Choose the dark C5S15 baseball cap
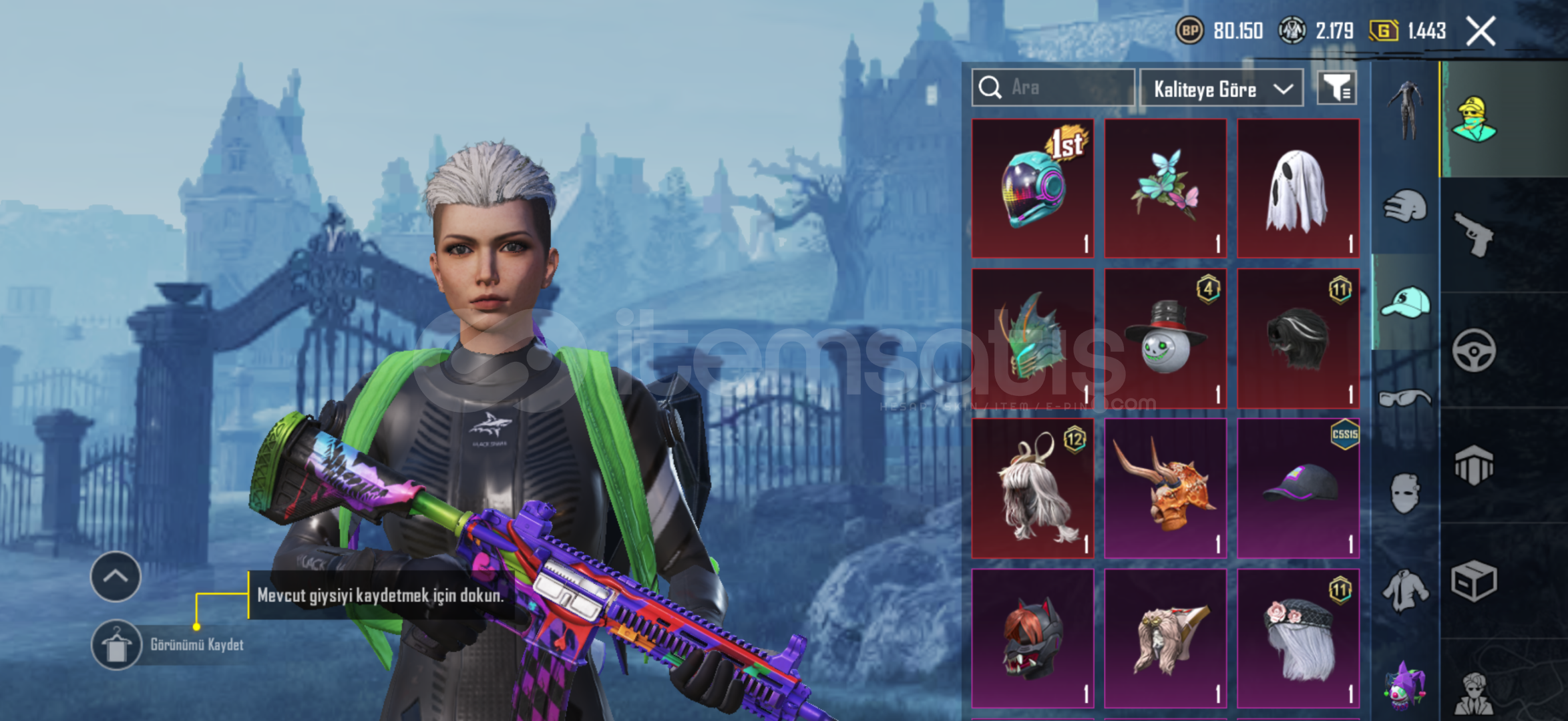The height and width of the screenshot is (721, 1568). 1298,488
